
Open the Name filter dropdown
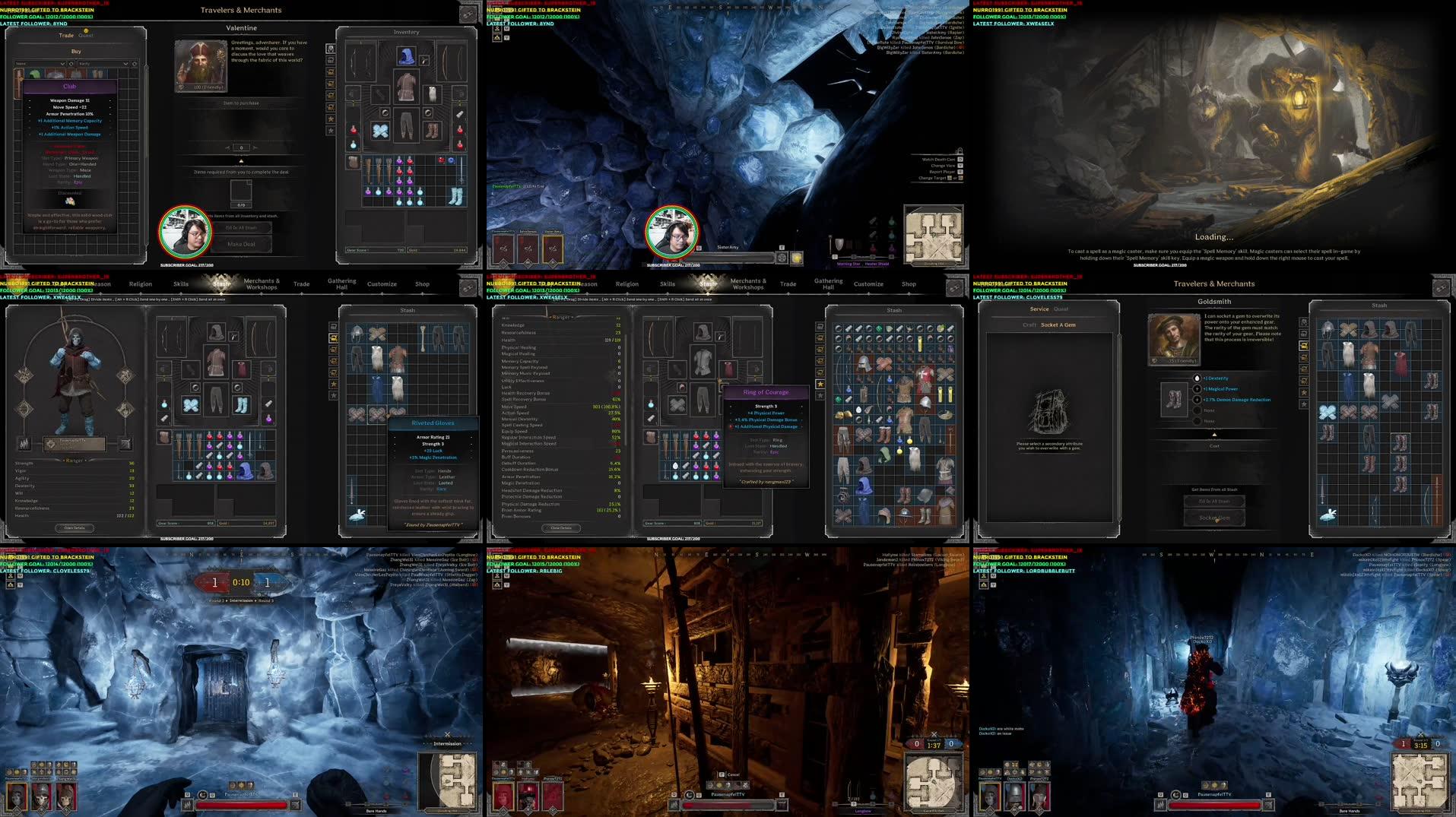40,64
